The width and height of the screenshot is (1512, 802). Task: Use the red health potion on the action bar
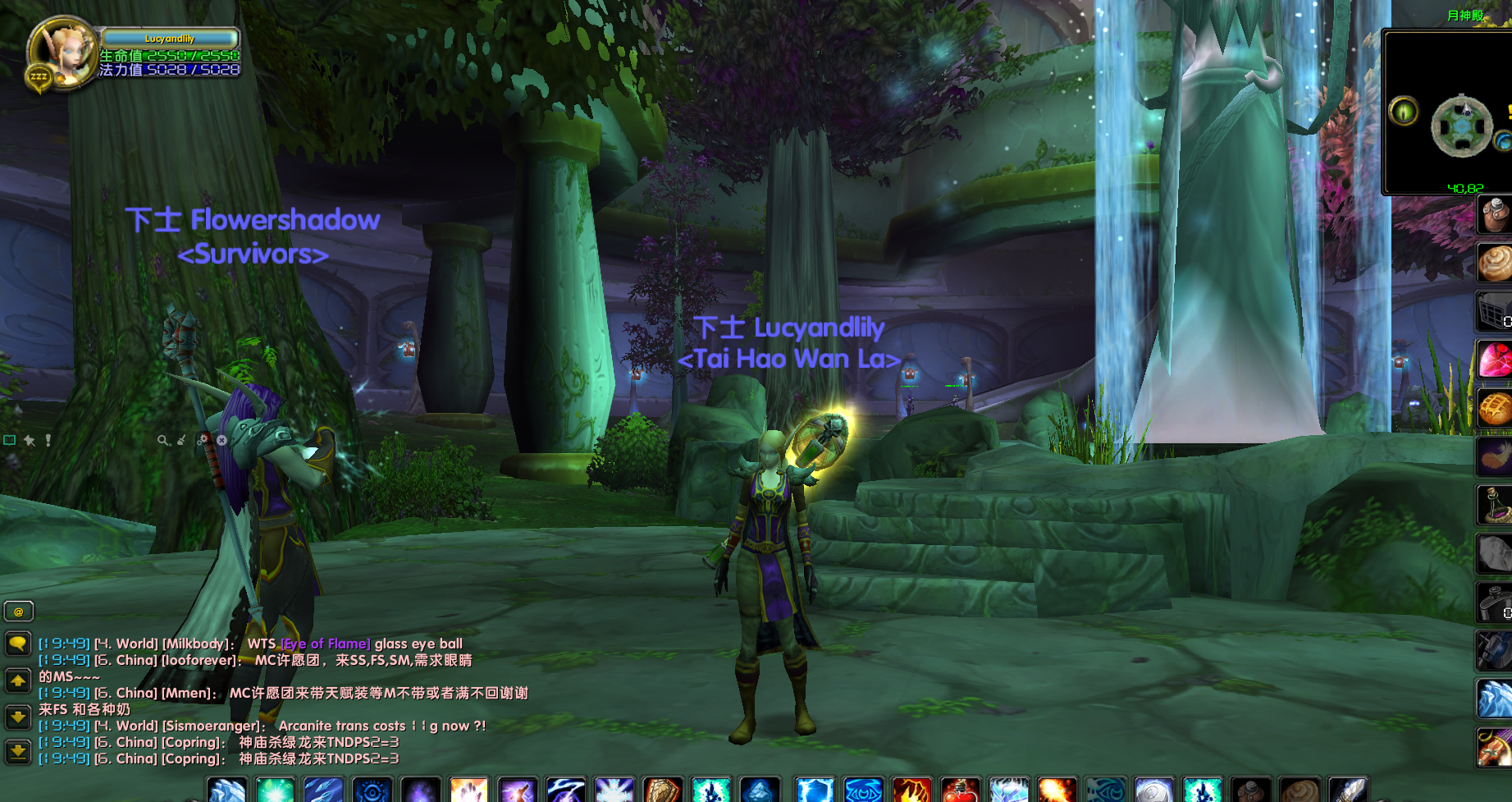pyautogui.click(x=960, y=791)
